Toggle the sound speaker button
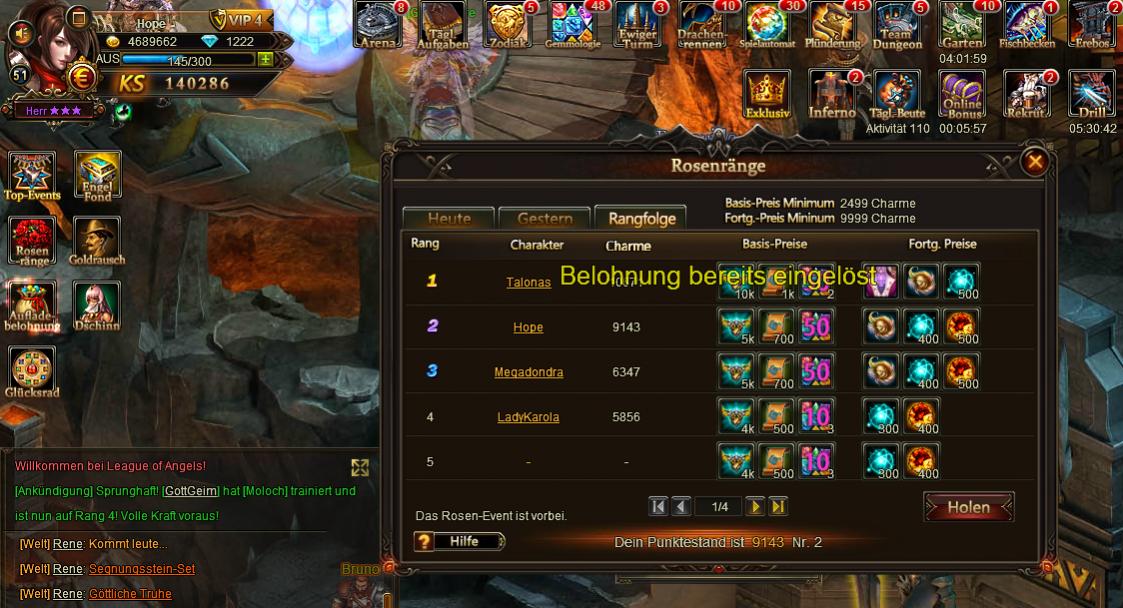Viewport: 1123px width, 608px height. click(x=20, y=33)
